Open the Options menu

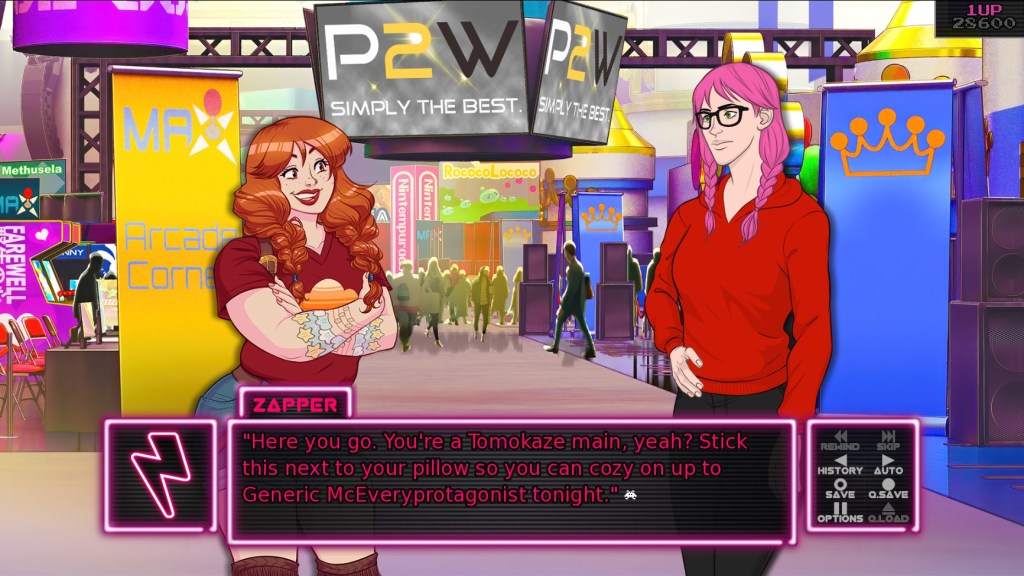[x=840, y=513]
